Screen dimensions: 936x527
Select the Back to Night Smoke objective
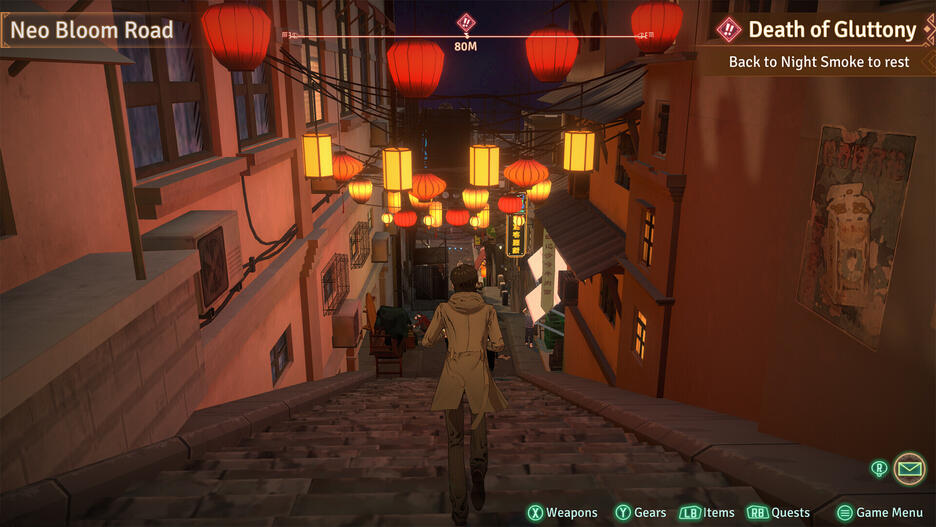click(x=819, y=62)
